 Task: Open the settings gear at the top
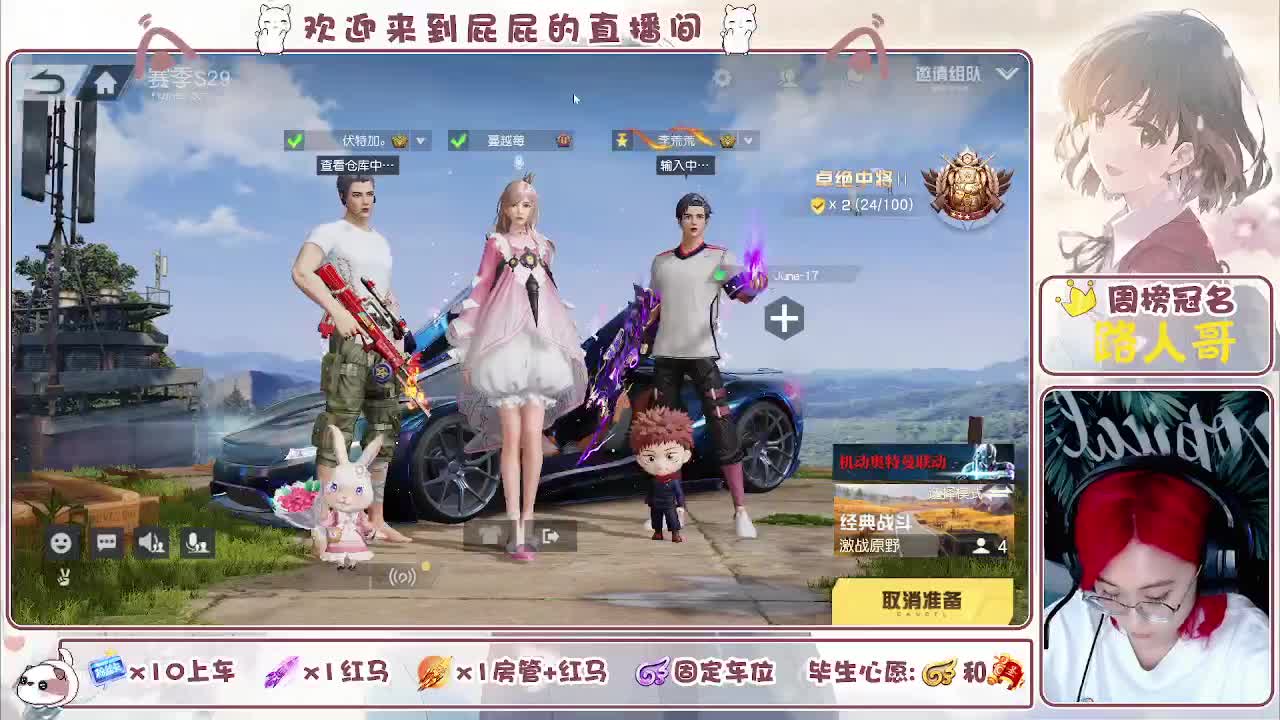point(723,78)
